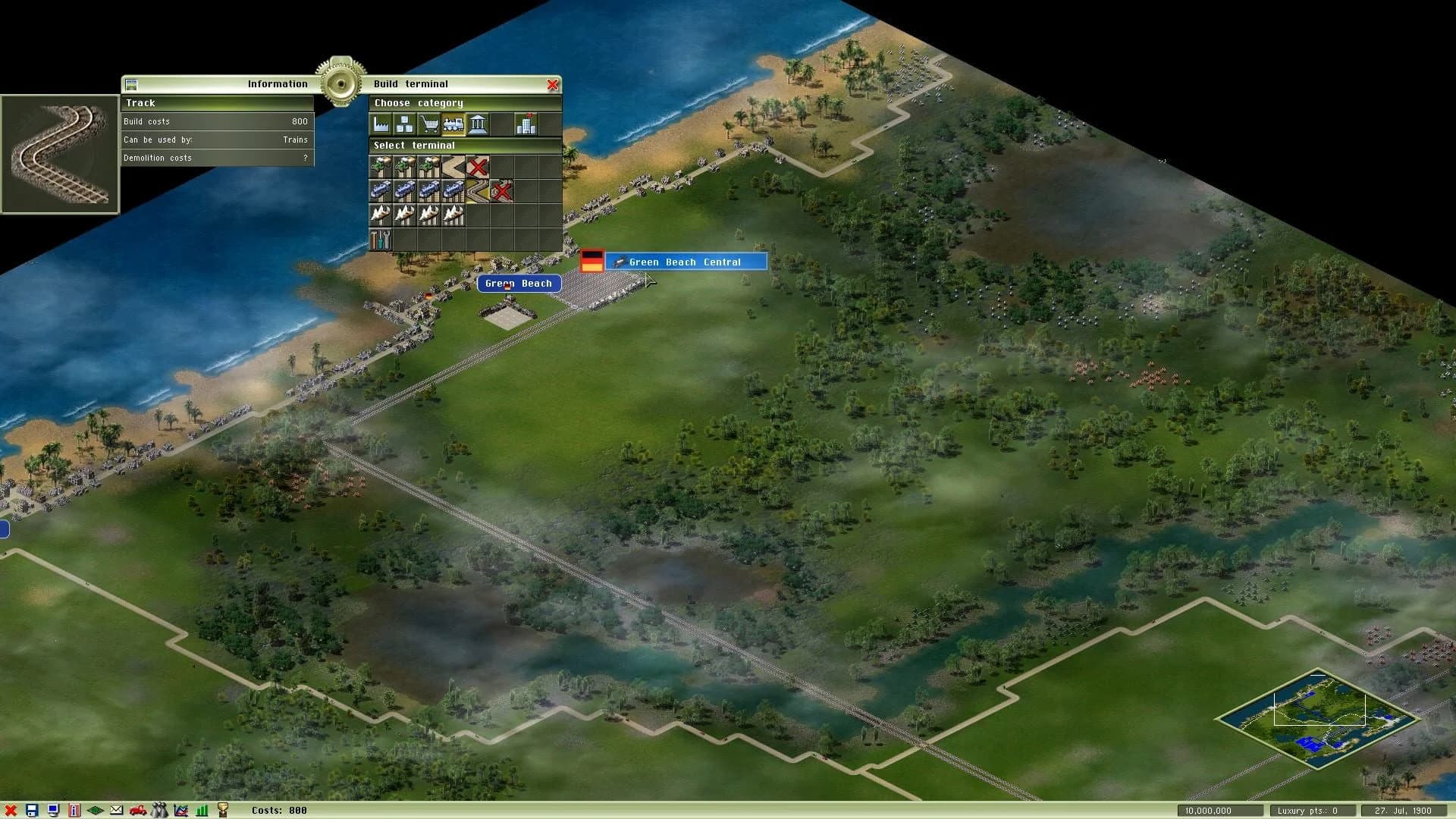Click the Green Beach name banner
1456x819 pixels.
coord(519,283)
